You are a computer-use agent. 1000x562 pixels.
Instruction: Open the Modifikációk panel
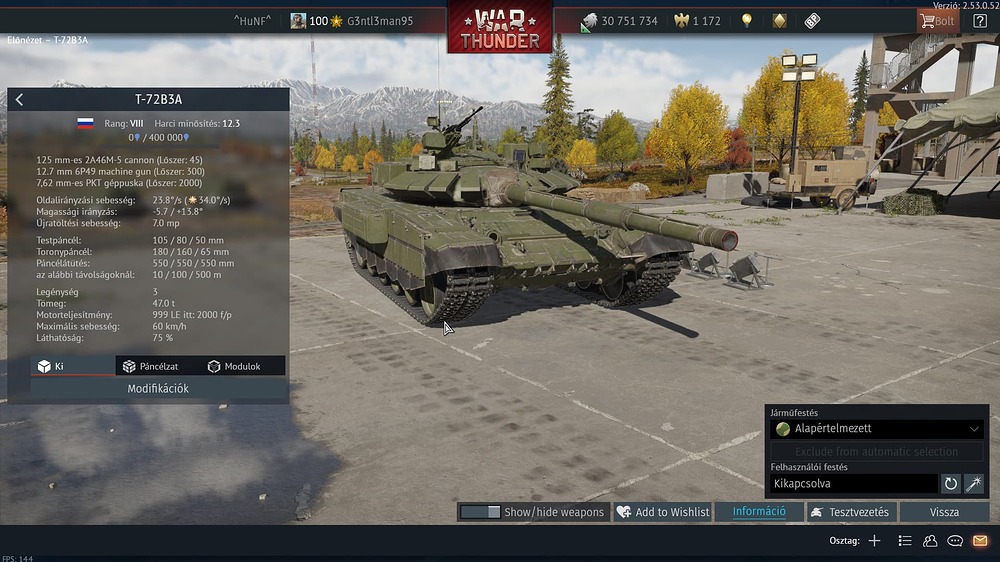click(158, 388)
